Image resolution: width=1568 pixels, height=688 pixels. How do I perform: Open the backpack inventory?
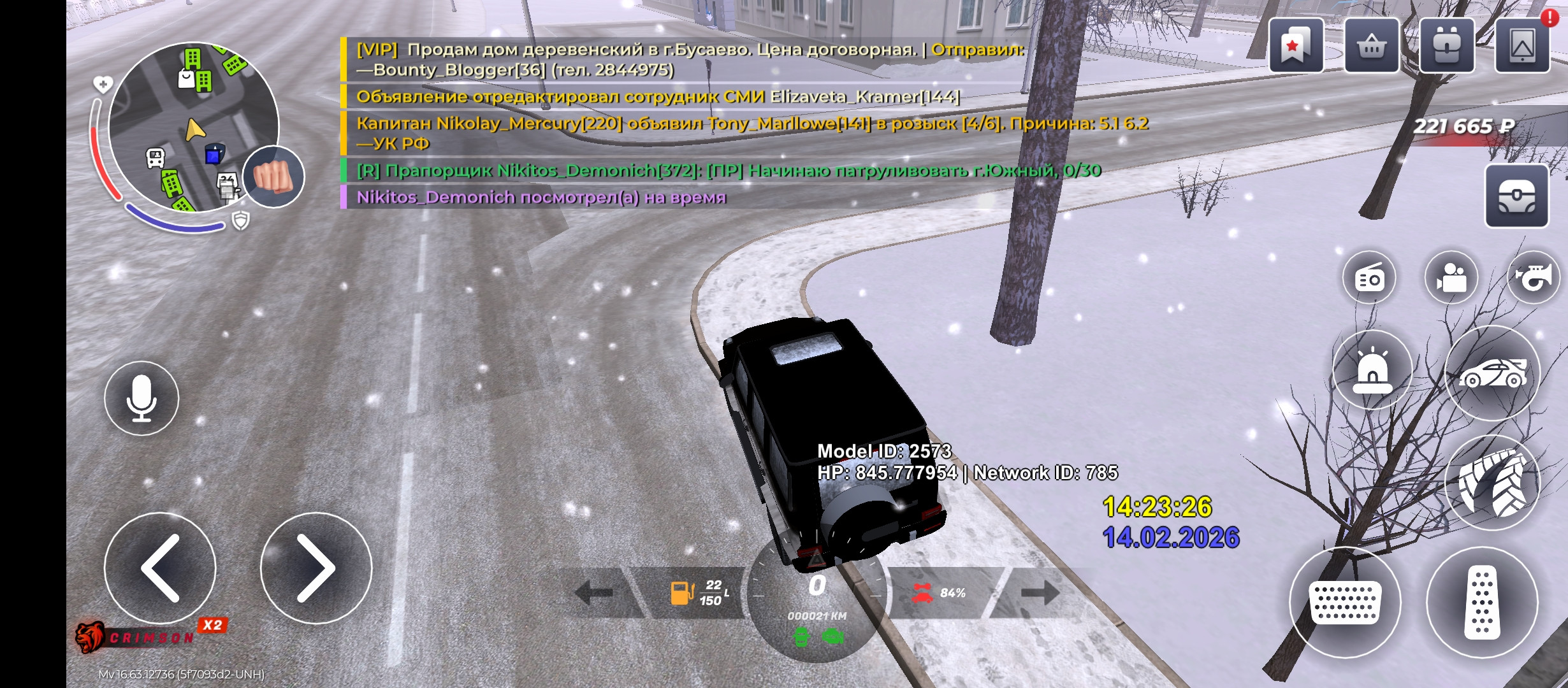1447,46
